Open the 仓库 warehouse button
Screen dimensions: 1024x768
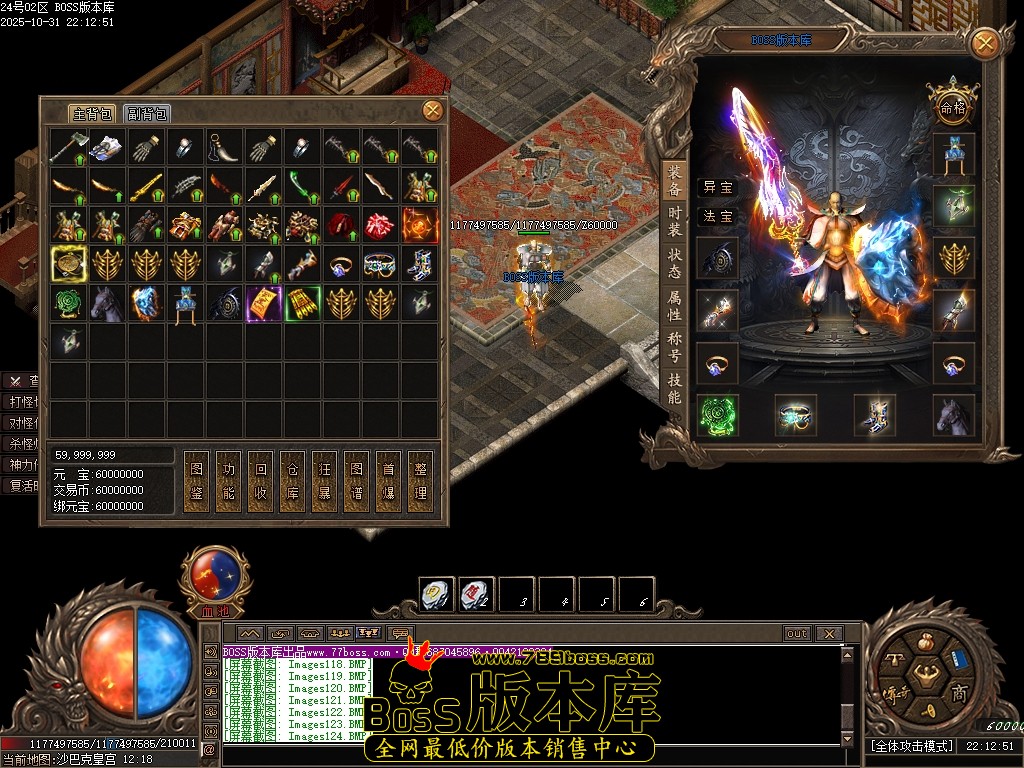[292, 481]
